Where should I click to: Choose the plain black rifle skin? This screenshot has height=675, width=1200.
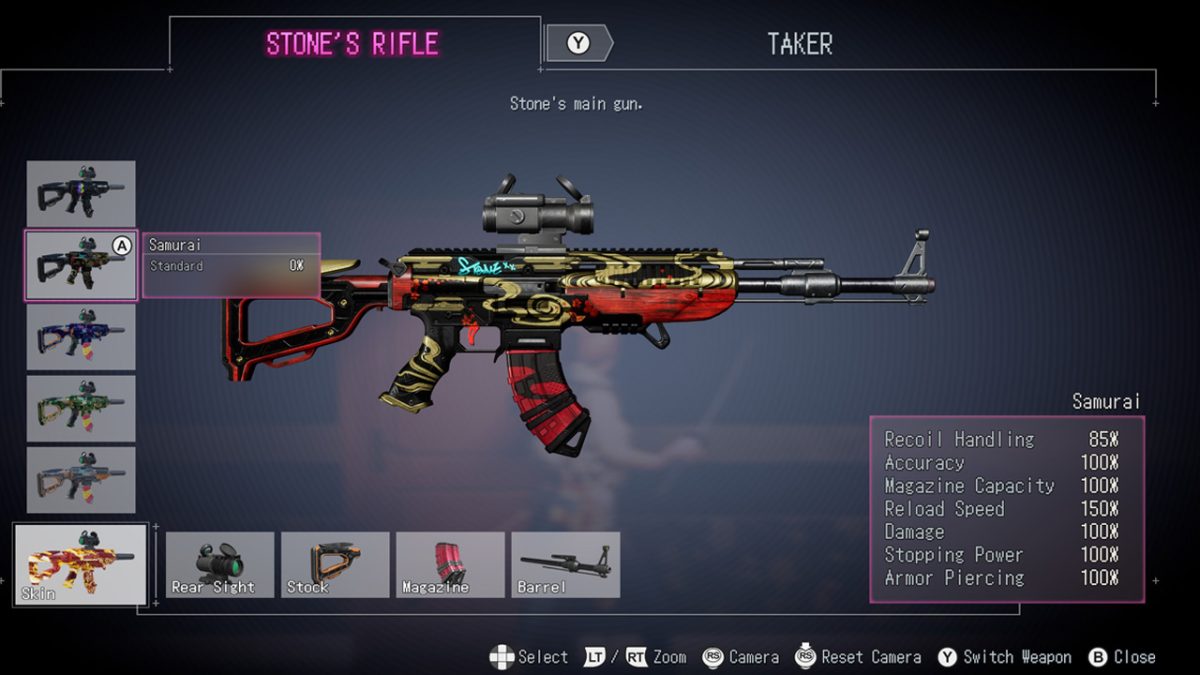(81, 193)
